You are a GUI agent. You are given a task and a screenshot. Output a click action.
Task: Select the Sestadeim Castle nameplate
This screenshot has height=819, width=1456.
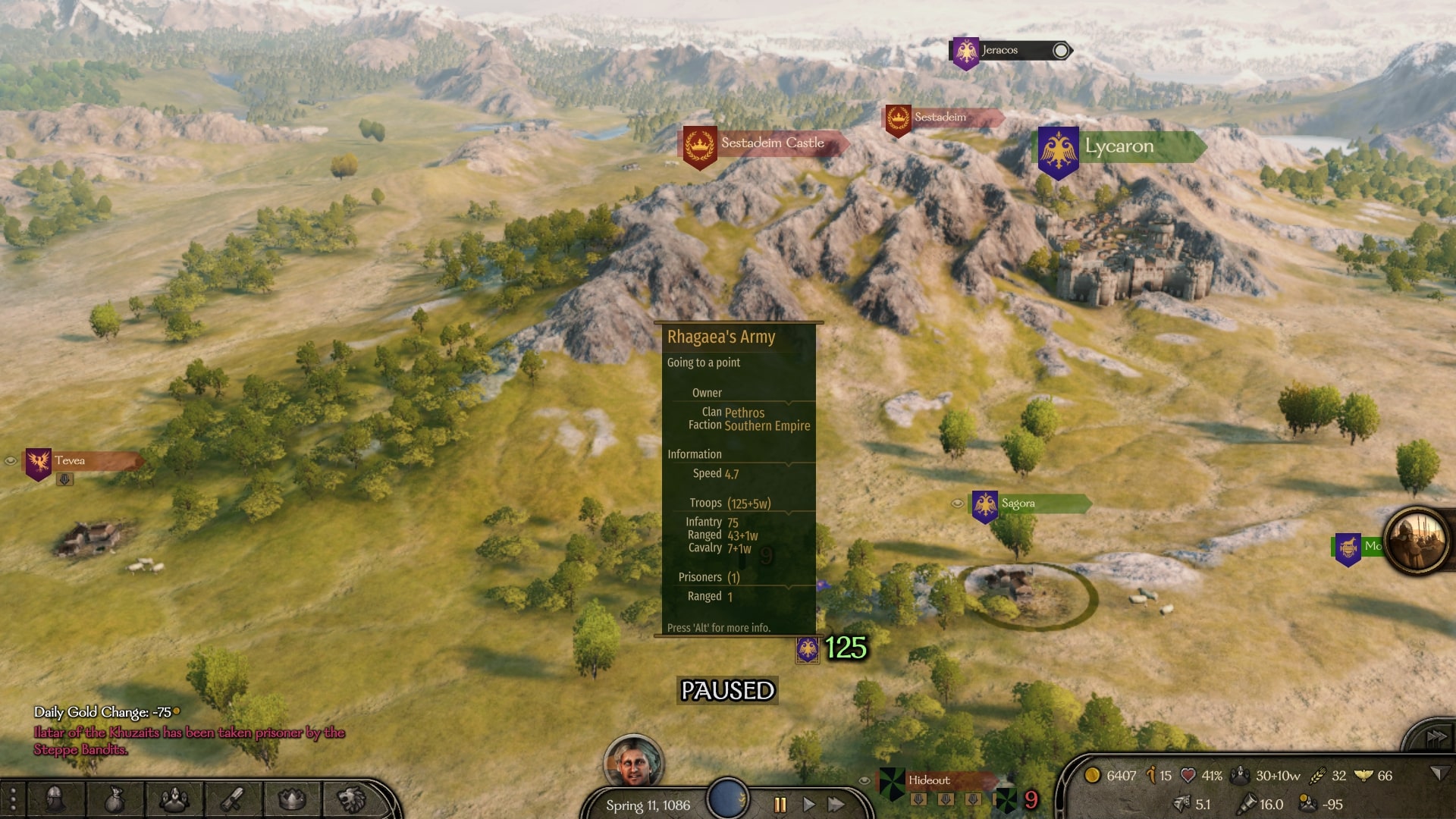click(x=771, y=143)
